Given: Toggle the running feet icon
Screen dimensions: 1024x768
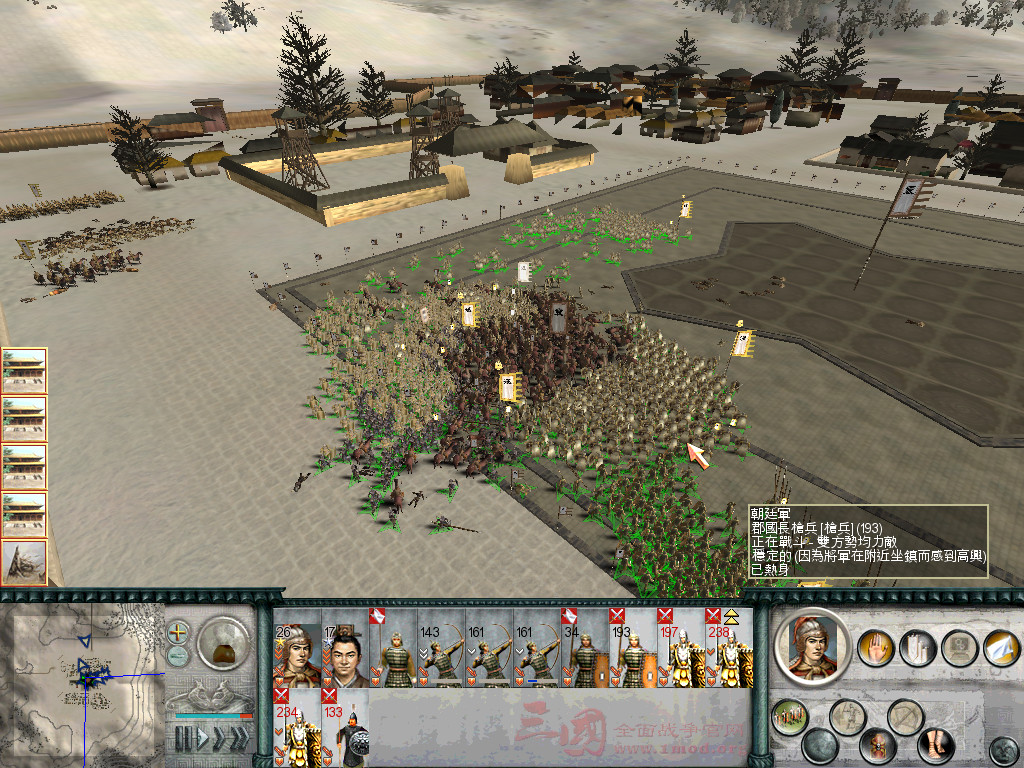Looking at the screenshot, I should (x=936, y=746).
